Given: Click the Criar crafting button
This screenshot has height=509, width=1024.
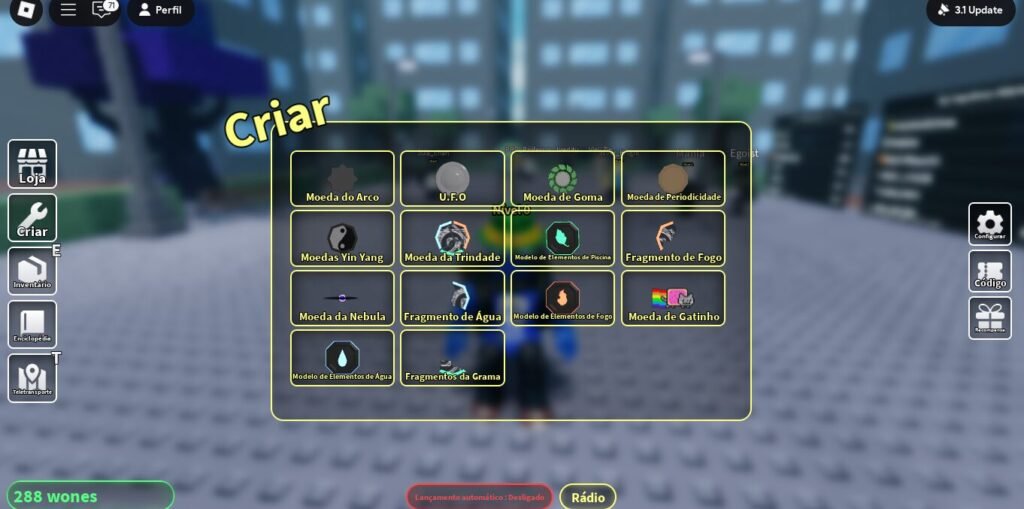Looking at the screenshot, I should point(32,218).
